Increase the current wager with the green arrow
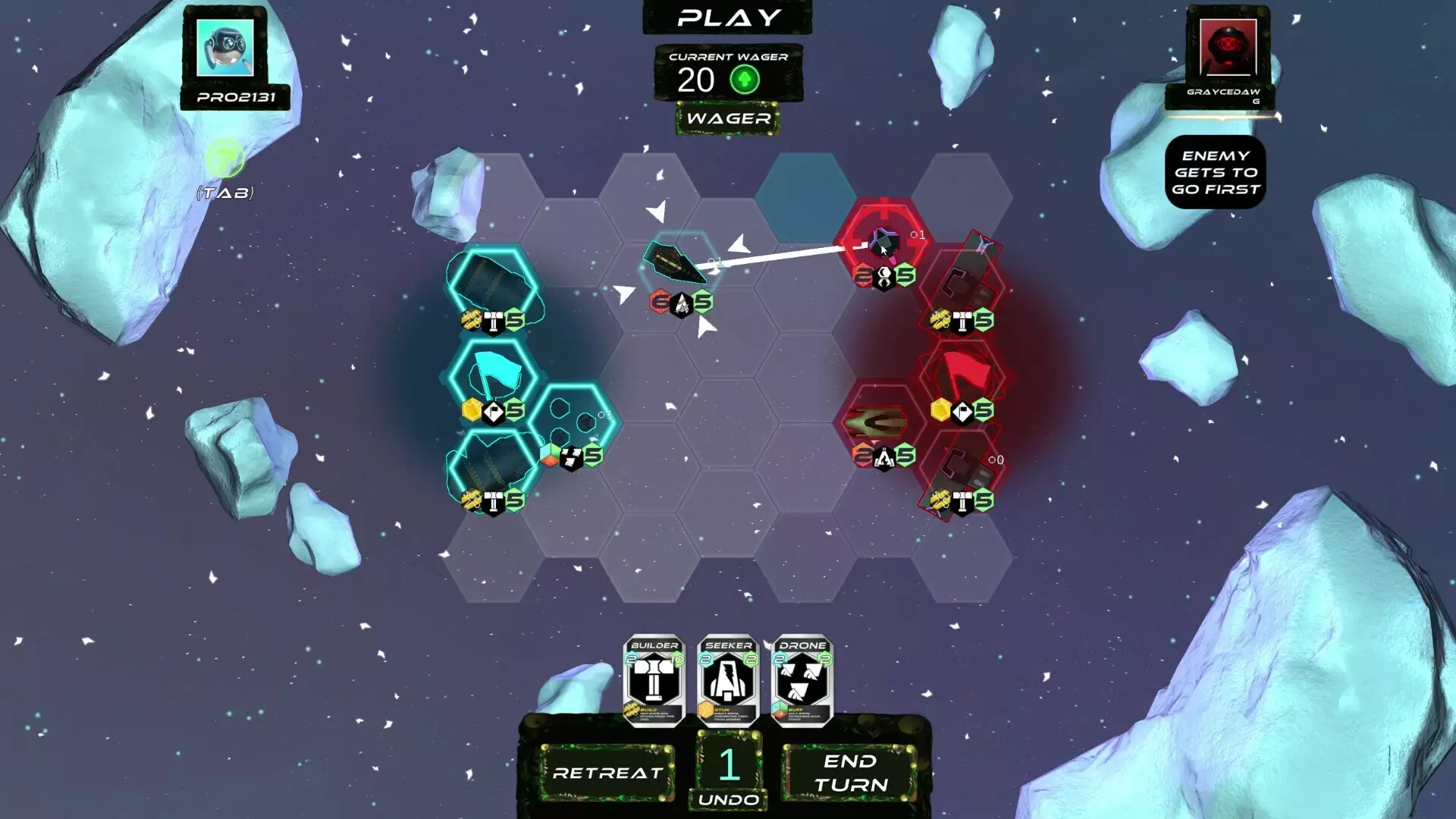Screen dimensions: 1456x819 (x=747, y=77)
